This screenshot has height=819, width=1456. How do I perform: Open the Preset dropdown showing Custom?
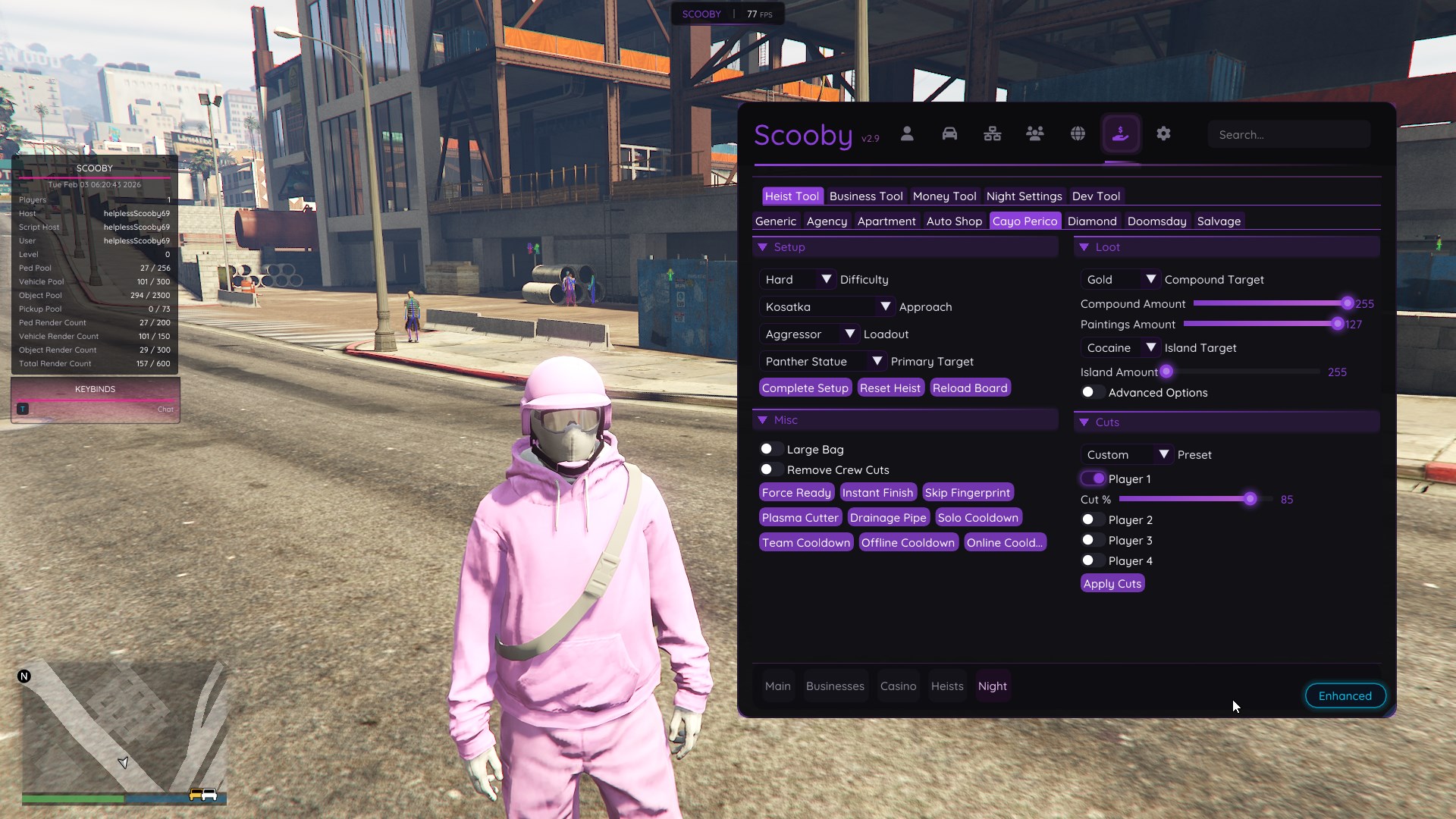(x=1127, y=454)
